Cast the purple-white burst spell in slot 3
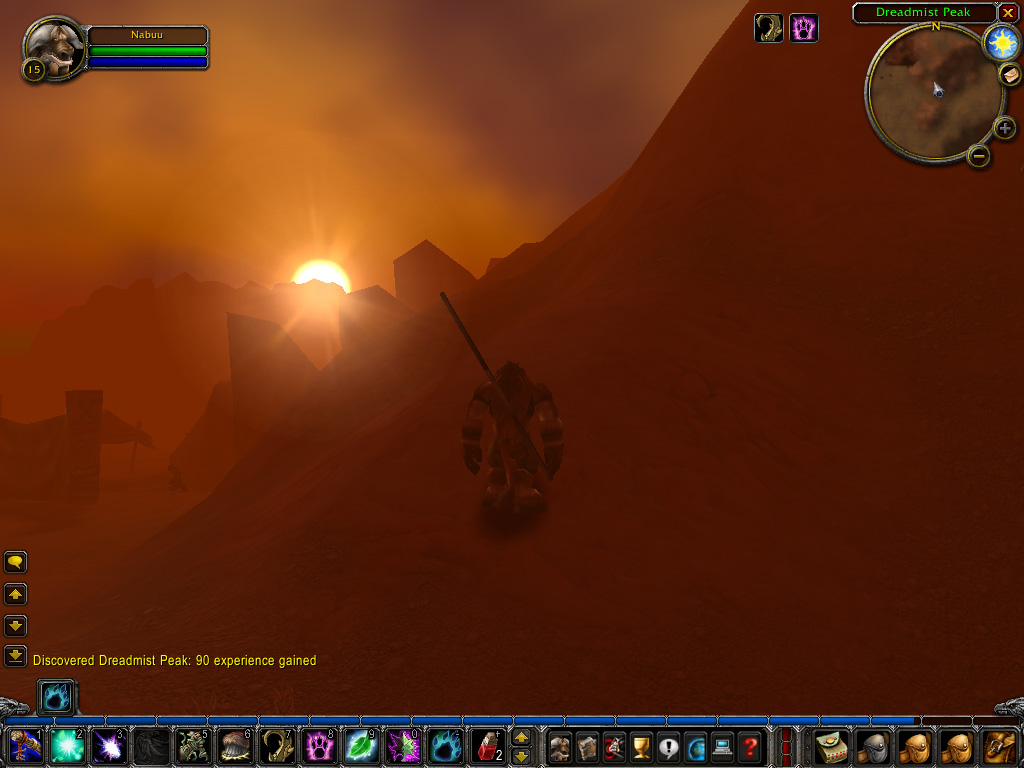 pos(109,746)
